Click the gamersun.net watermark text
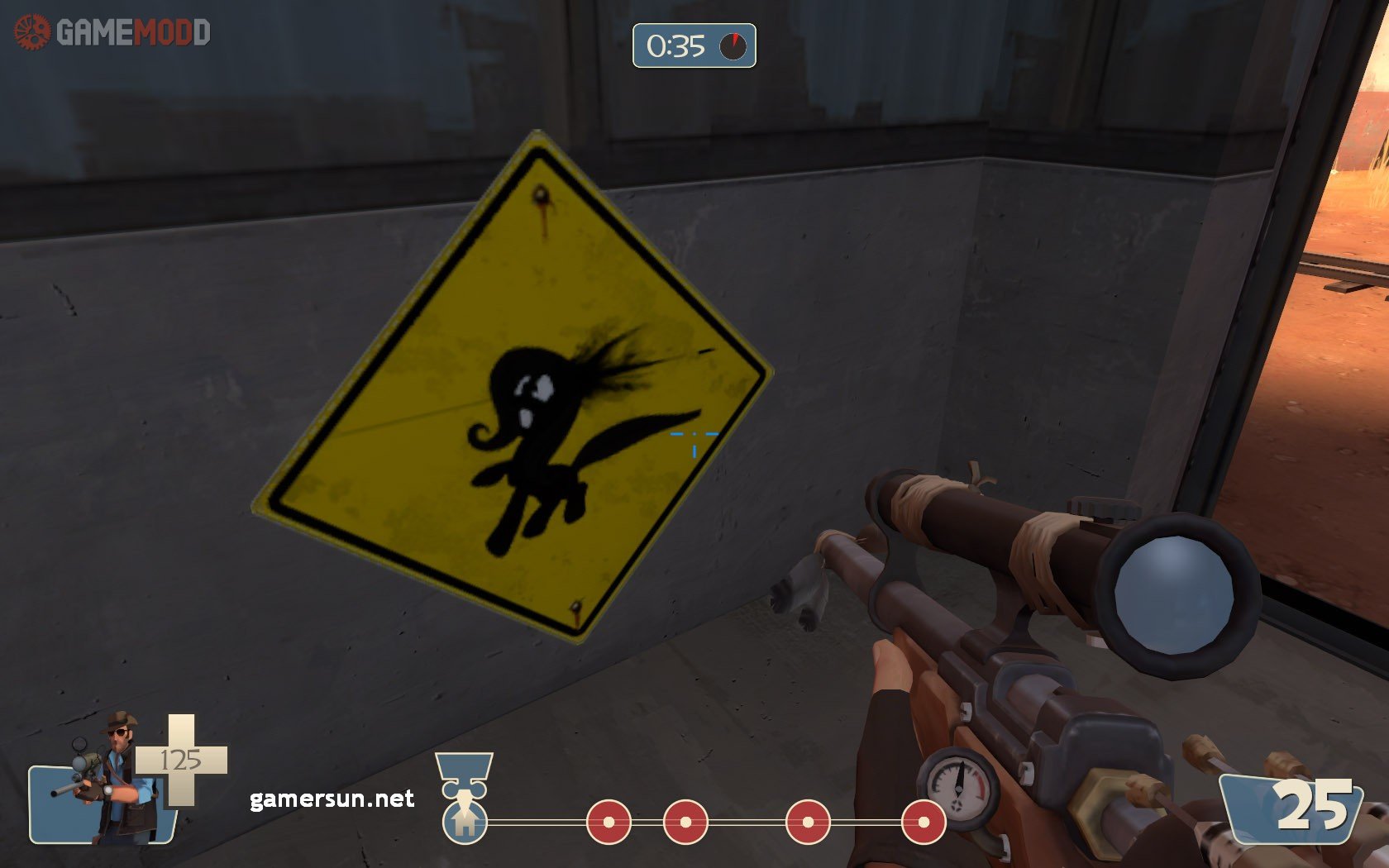 332,799
